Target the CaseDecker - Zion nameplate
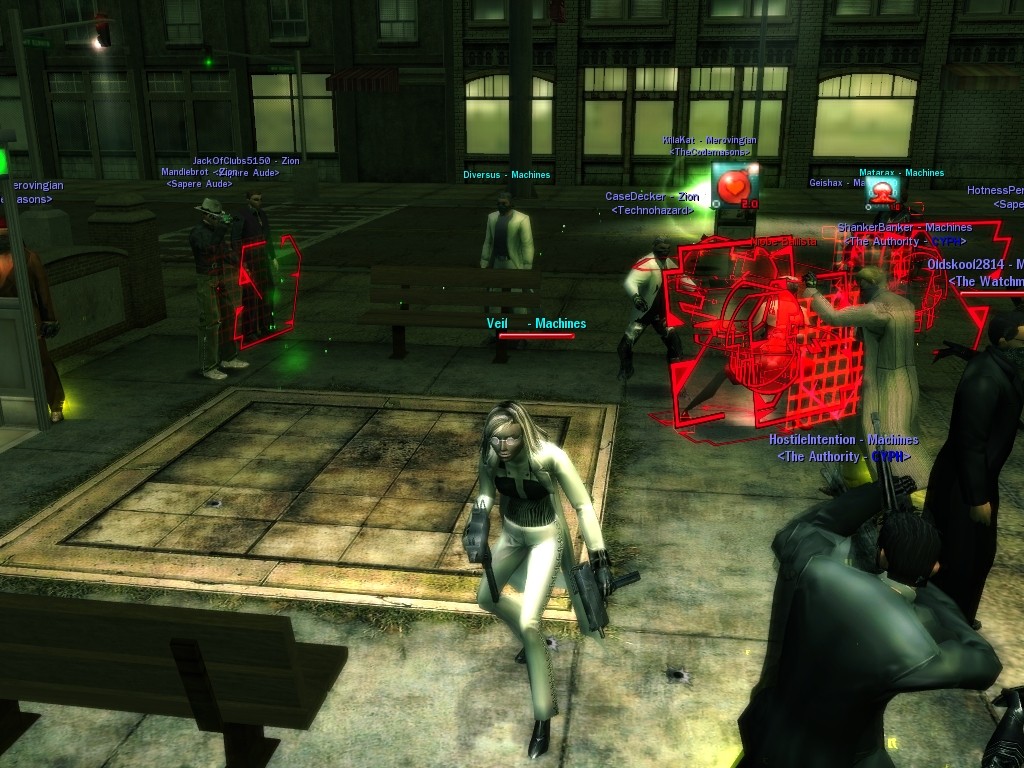1024x768 pixels. coord(652,197)
